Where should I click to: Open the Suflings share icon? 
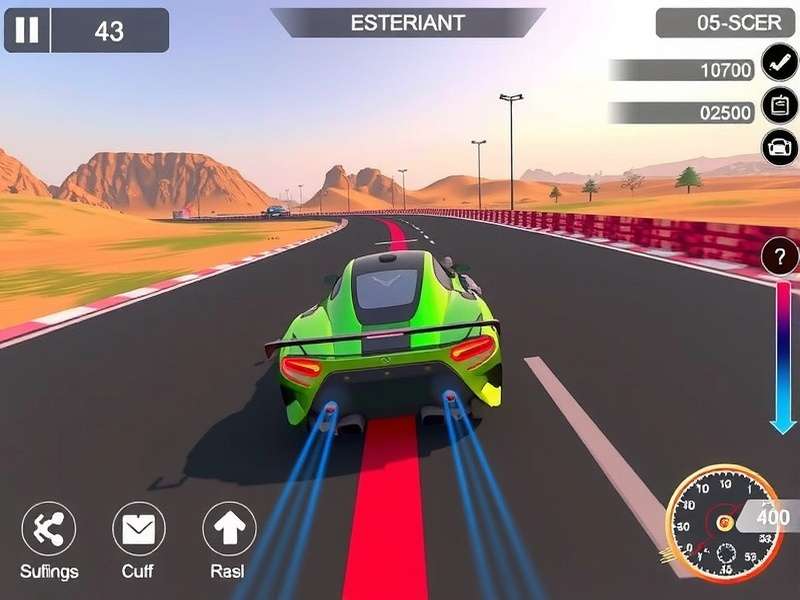tap(48, 529)
